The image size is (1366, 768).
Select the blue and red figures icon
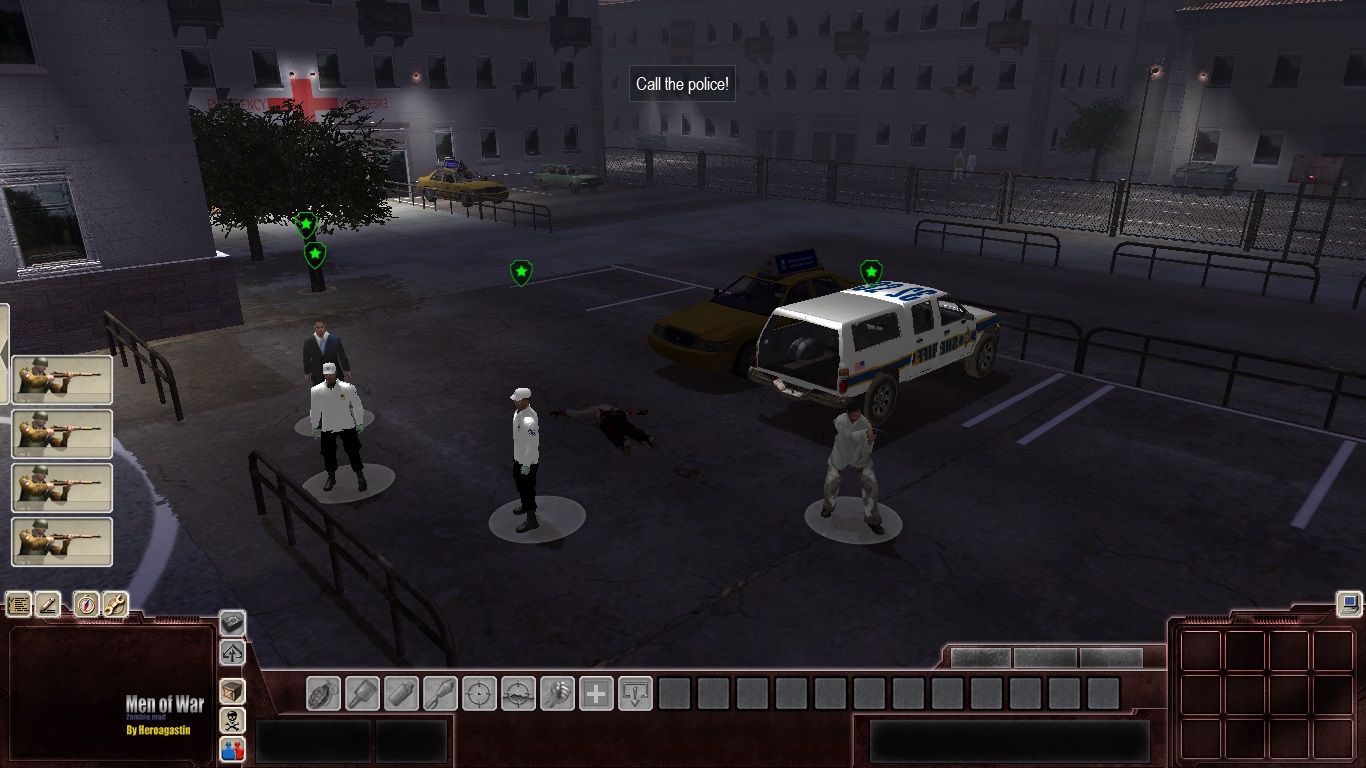(232, 748)
